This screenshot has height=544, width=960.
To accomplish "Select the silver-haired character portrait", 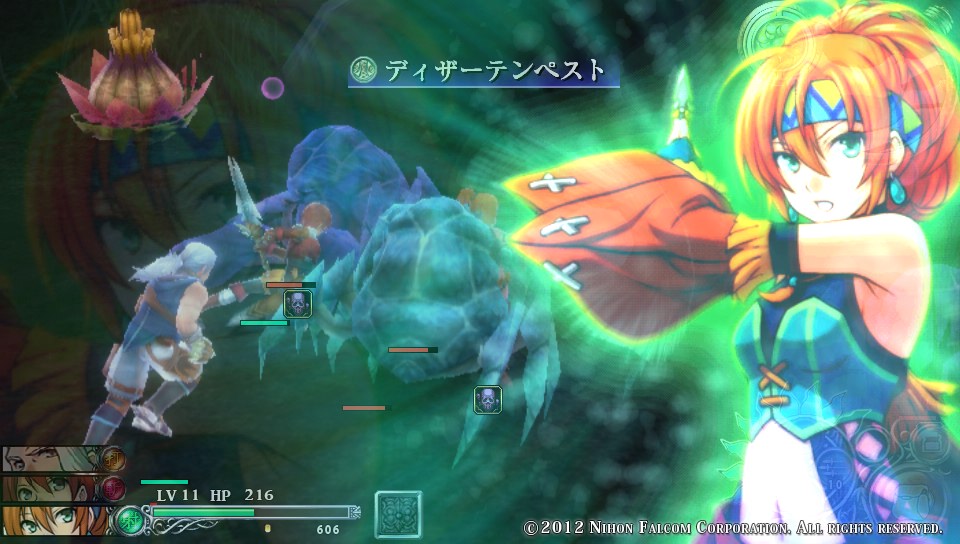I will pyautogui.click(x=50, y=459).
